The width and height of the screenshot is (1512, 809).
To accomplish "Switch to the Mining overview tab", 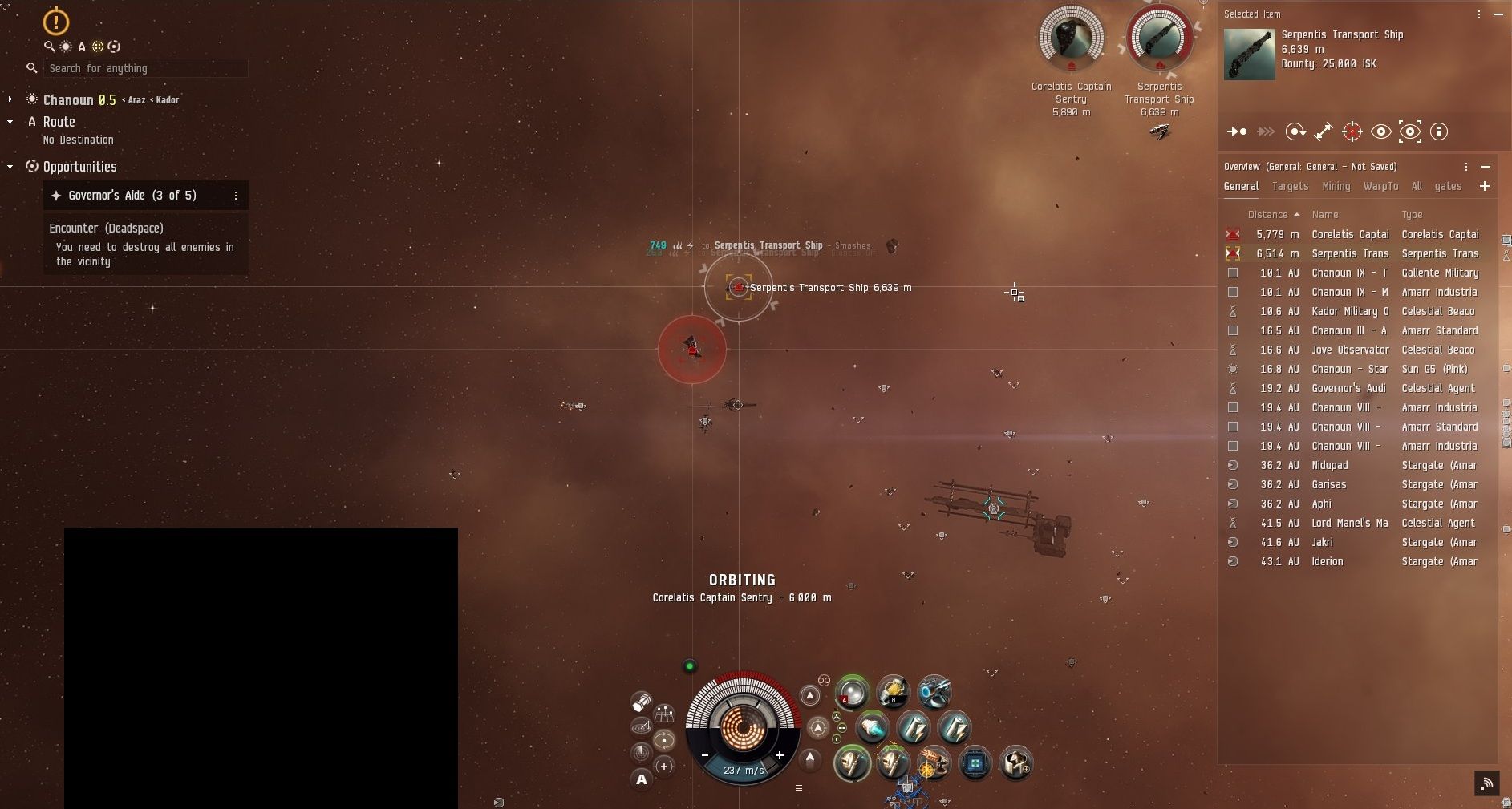I will [x=1336, y=186].
